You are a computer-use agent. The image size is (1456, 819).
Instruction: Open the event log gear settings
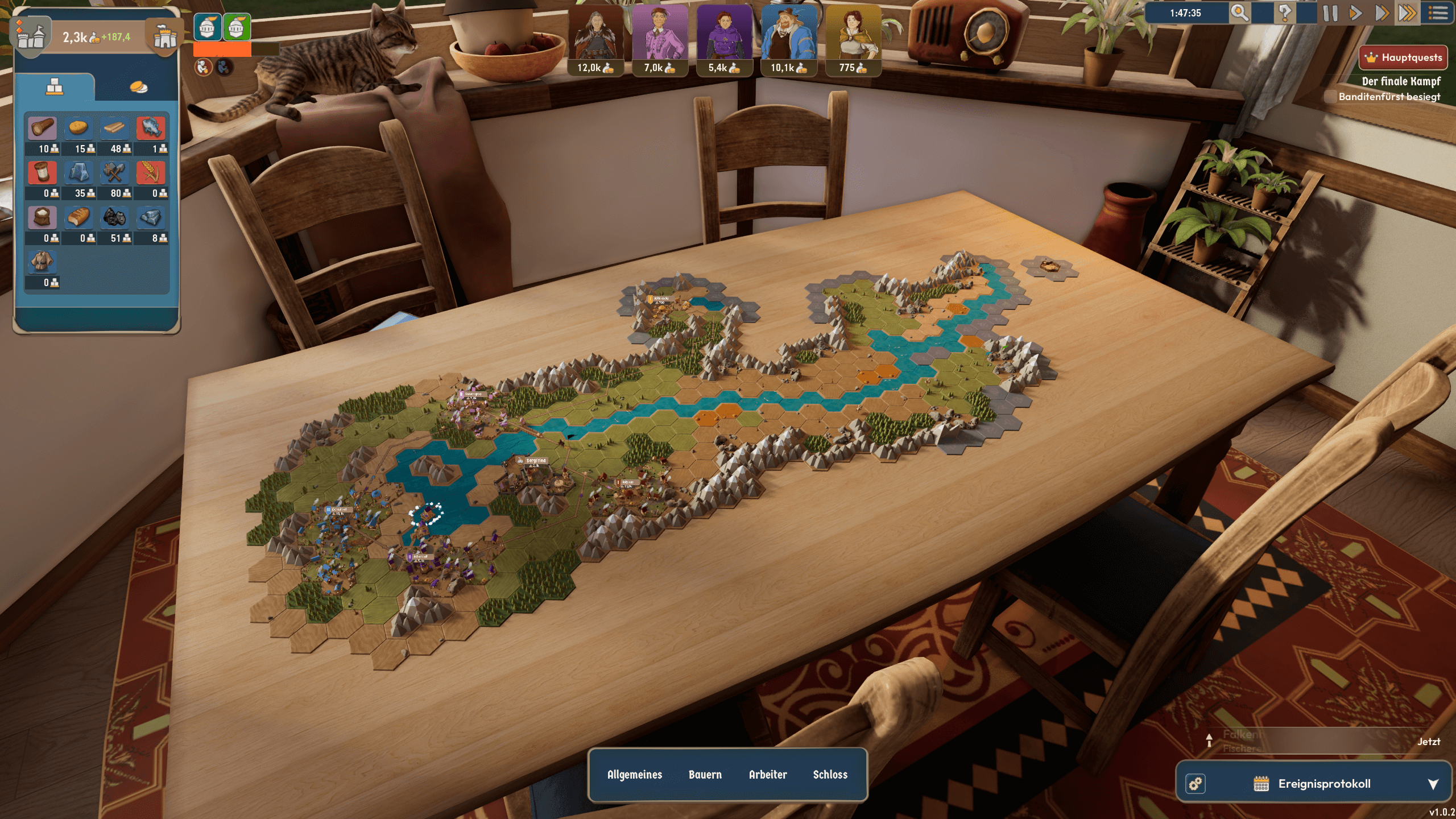(x=1196, y=784)
